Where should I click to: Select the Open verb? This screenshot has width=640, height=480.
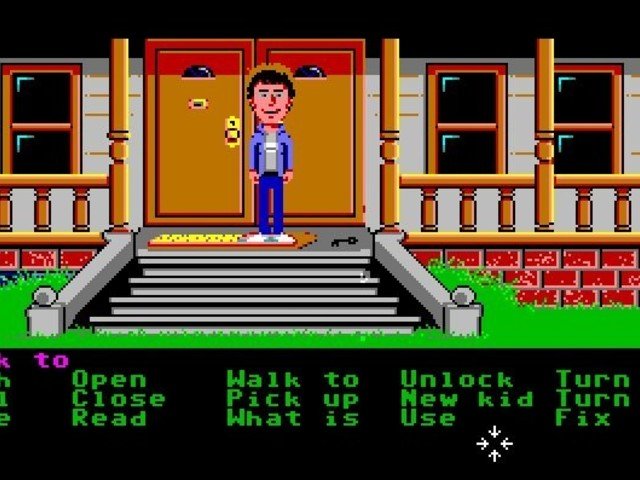pos(108,379)
